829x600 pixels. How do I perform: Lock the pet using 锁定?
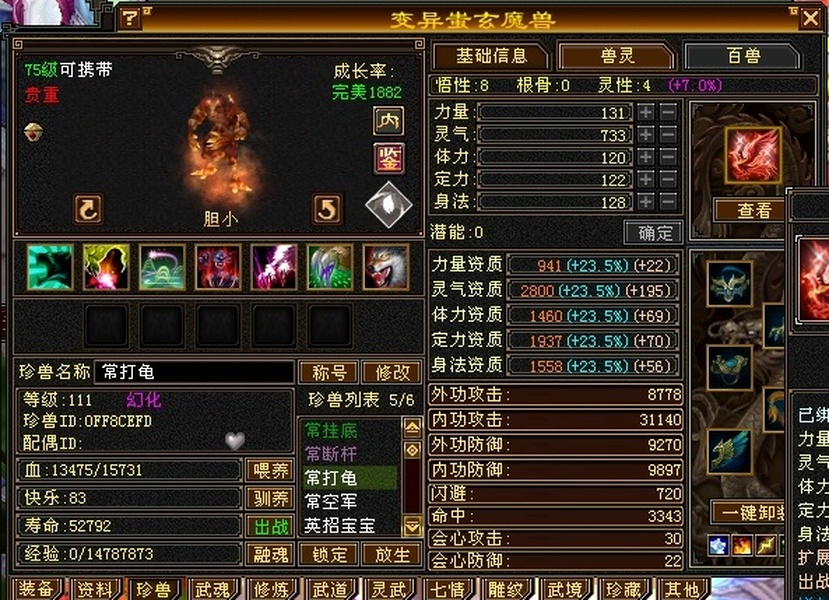point(328,555)
